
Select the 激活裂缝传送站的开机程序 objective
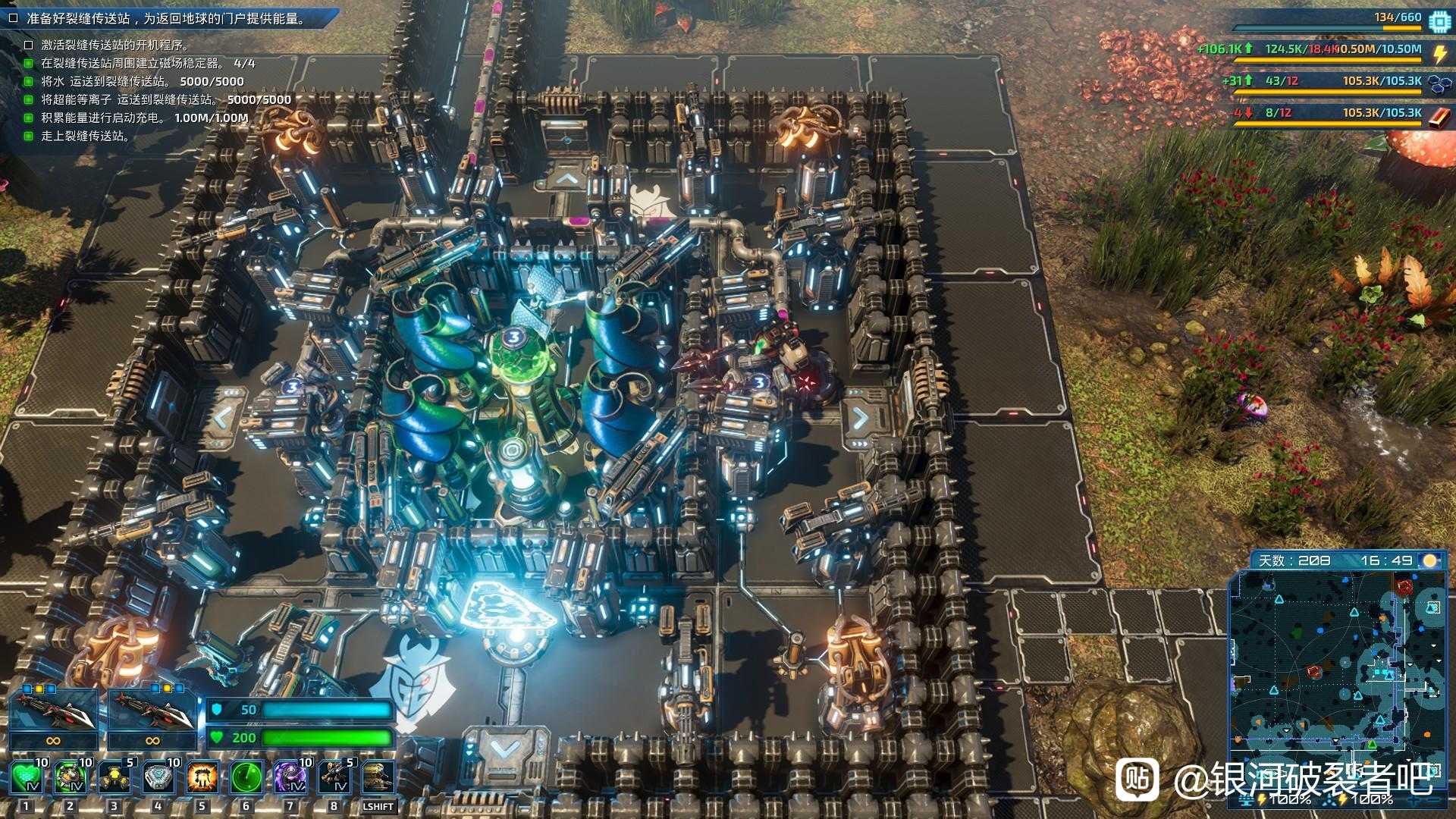(x=114, y=45)
